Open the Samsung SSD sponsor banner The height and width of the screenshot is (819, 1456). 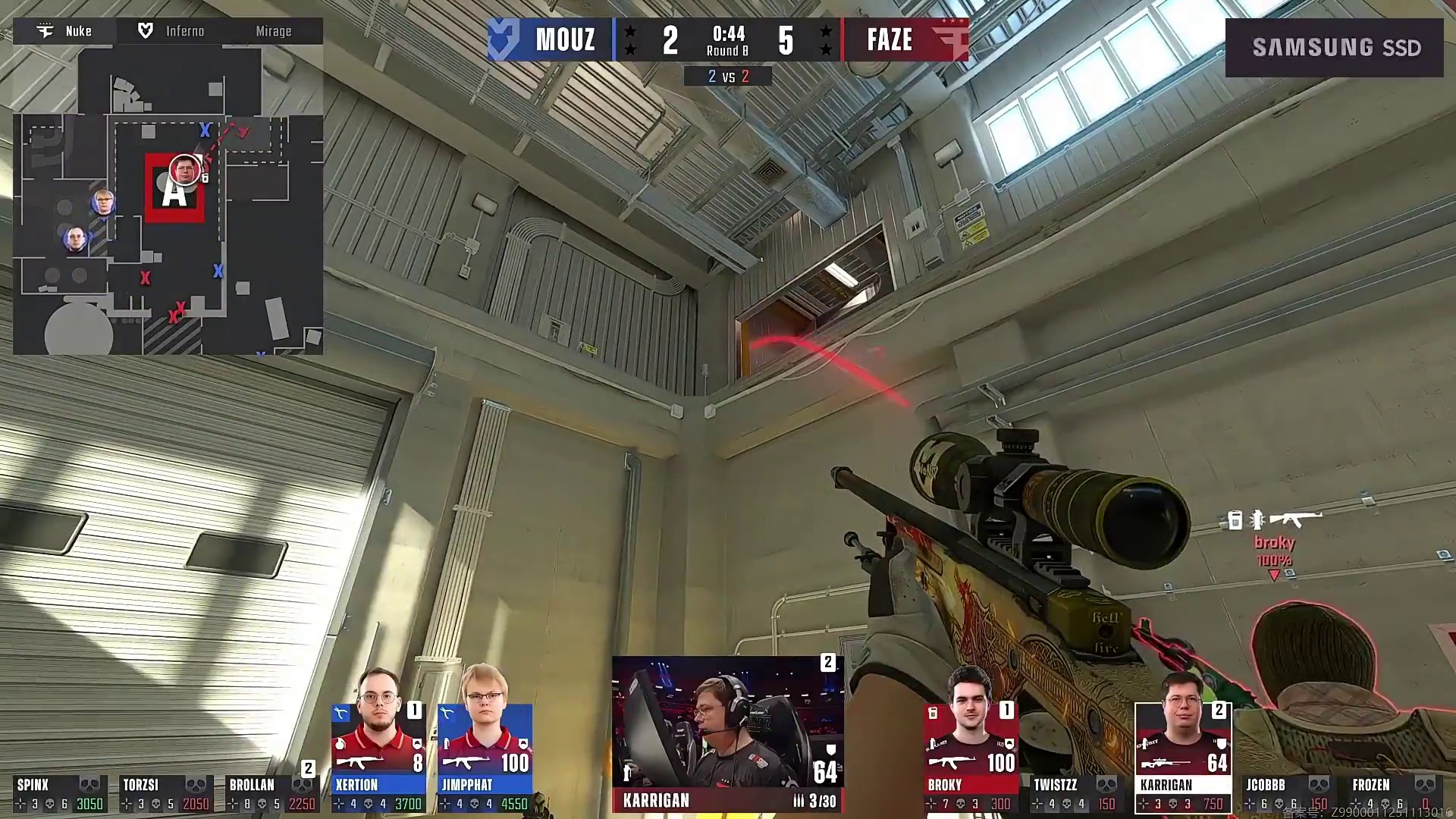click(1334, 48)
